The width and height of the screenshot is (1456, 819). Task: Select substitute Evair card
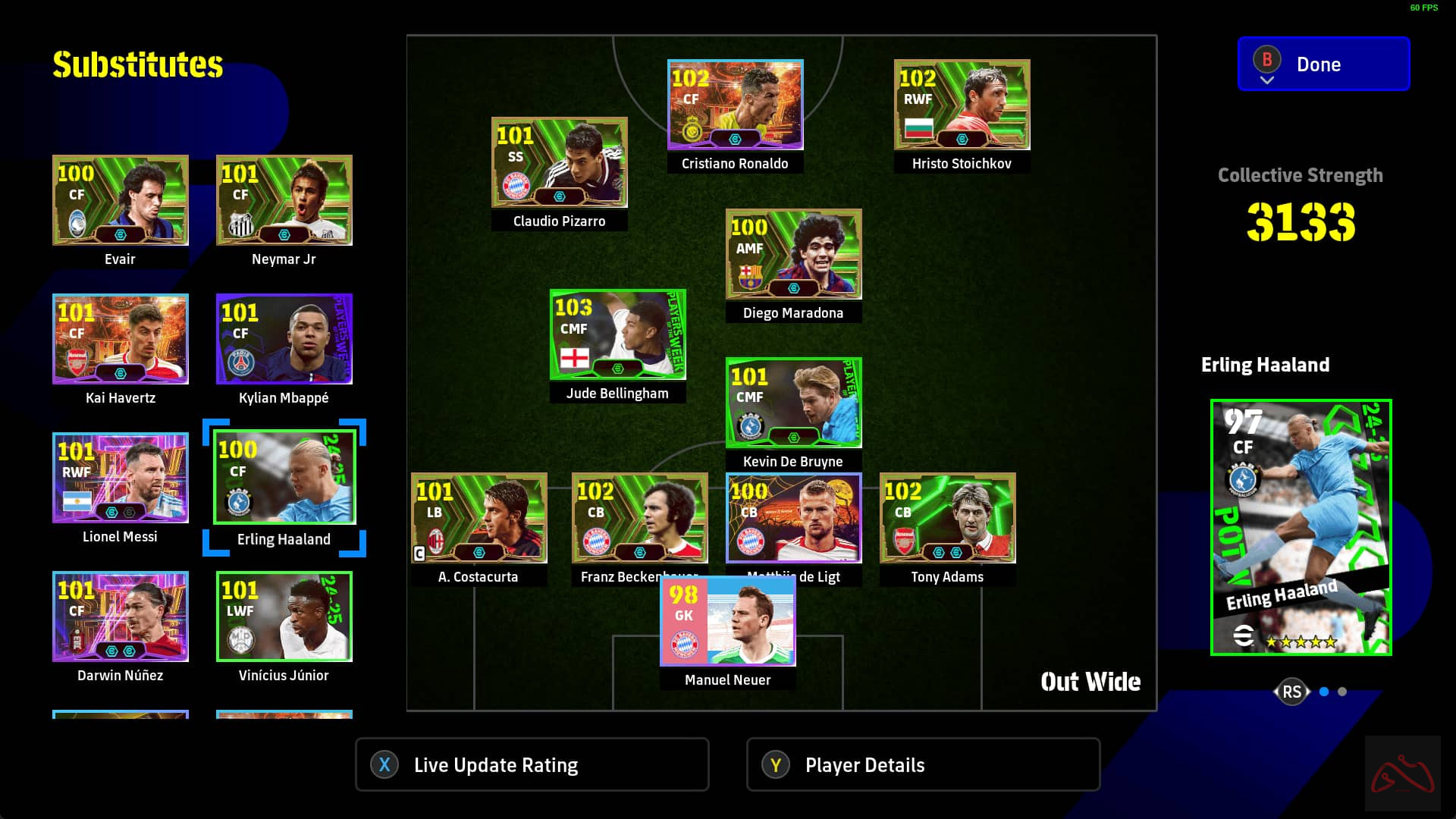point(120,200)
